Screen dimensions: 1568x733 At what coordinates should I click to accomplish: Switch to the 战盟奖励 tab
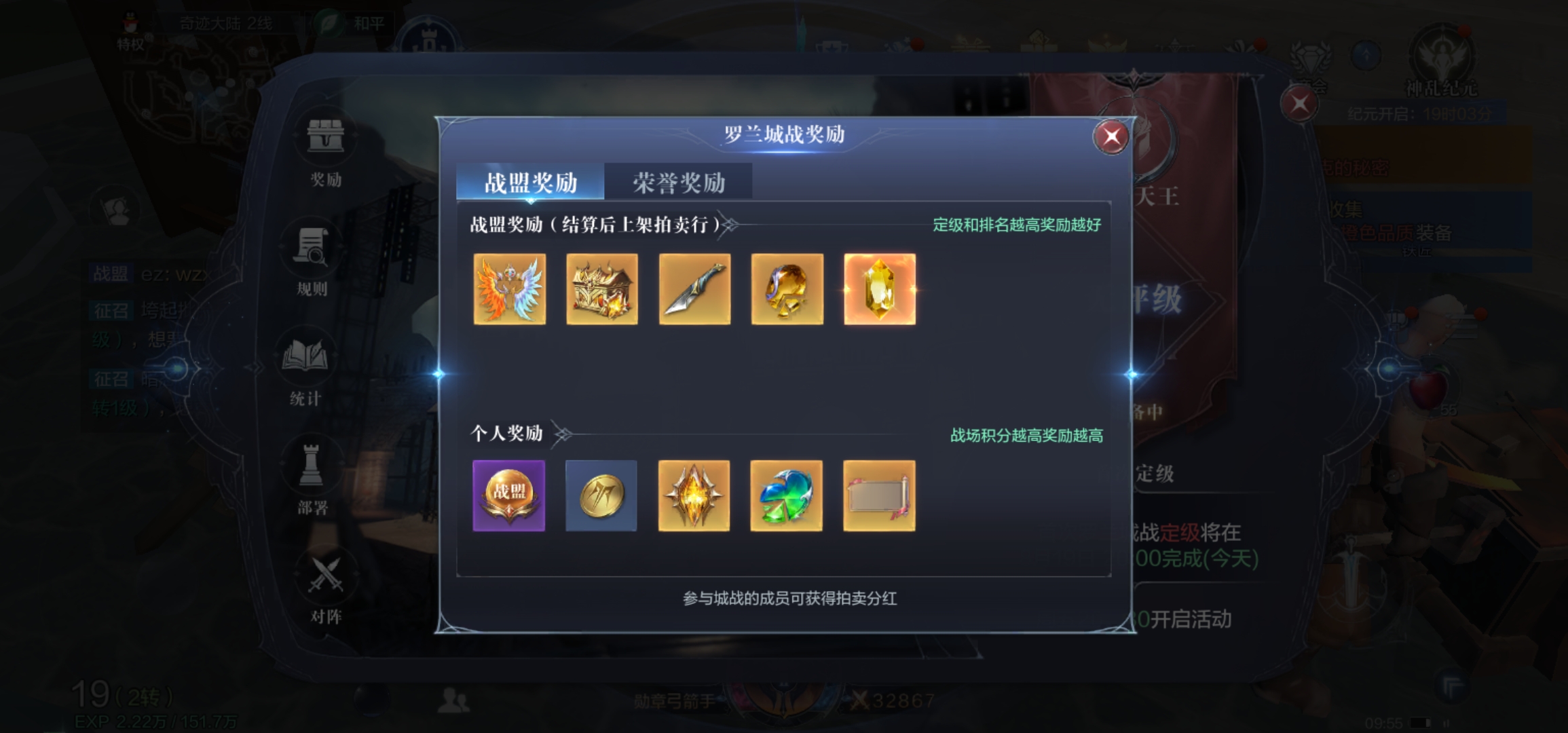click(x=531, y=182)
